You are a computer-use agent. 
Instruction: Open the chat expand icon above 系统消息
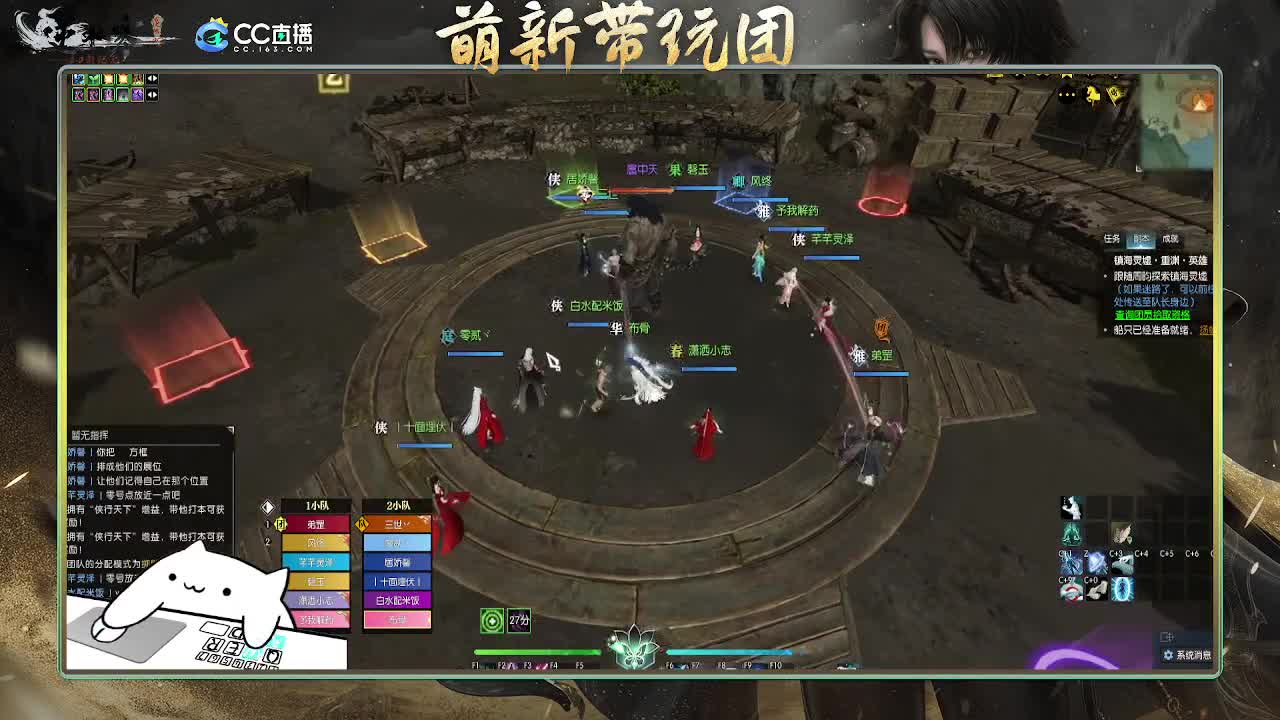coord(1167,635)
